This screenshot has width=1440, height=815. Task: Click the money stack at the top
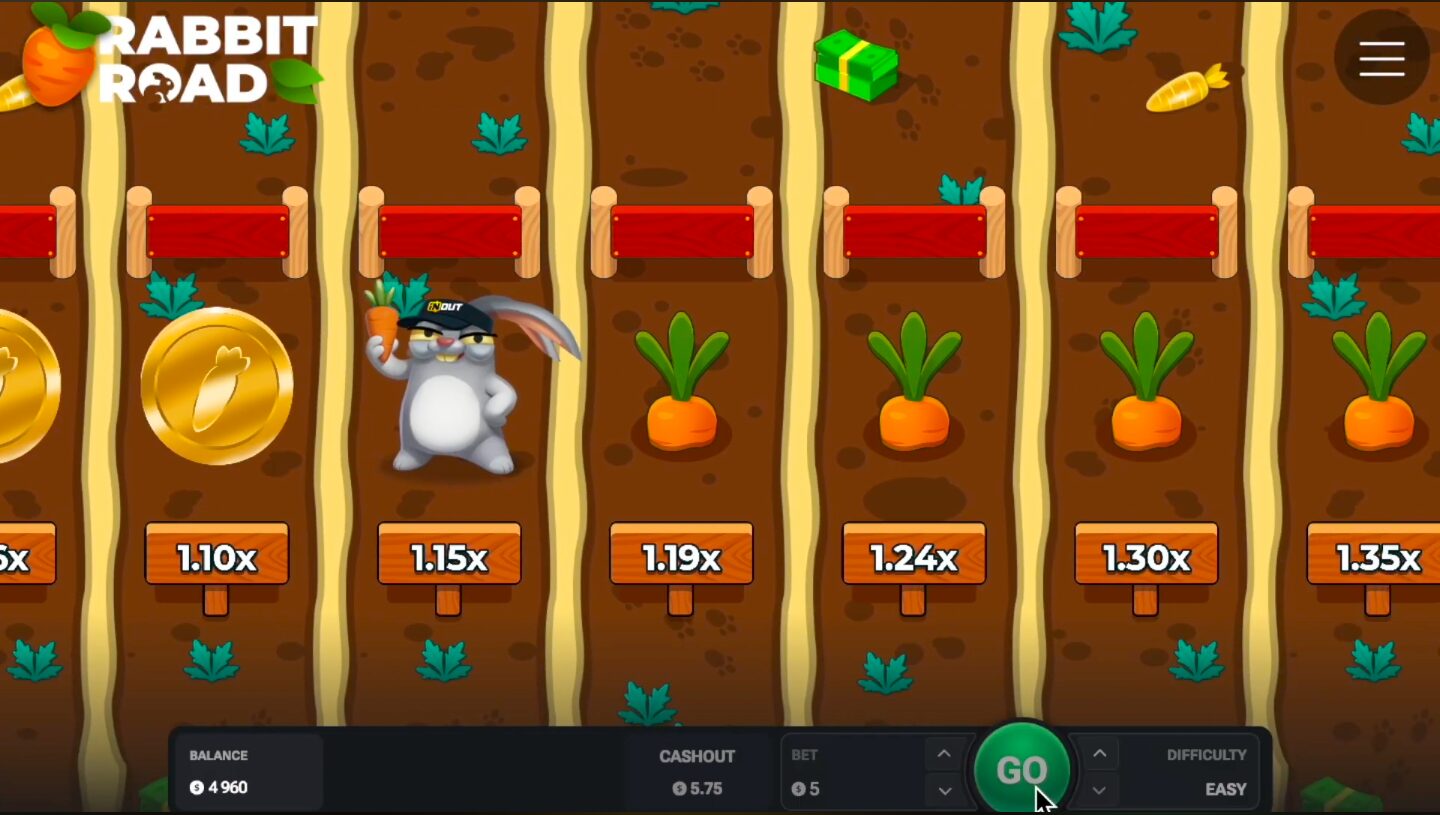coord(857,65)
